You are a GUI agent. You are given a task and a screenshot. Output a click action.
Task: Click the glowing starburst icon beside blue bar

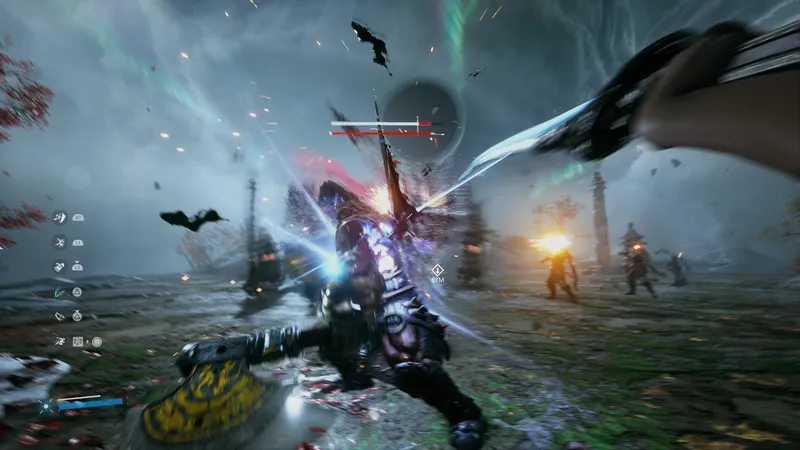[x=45, y=406]
